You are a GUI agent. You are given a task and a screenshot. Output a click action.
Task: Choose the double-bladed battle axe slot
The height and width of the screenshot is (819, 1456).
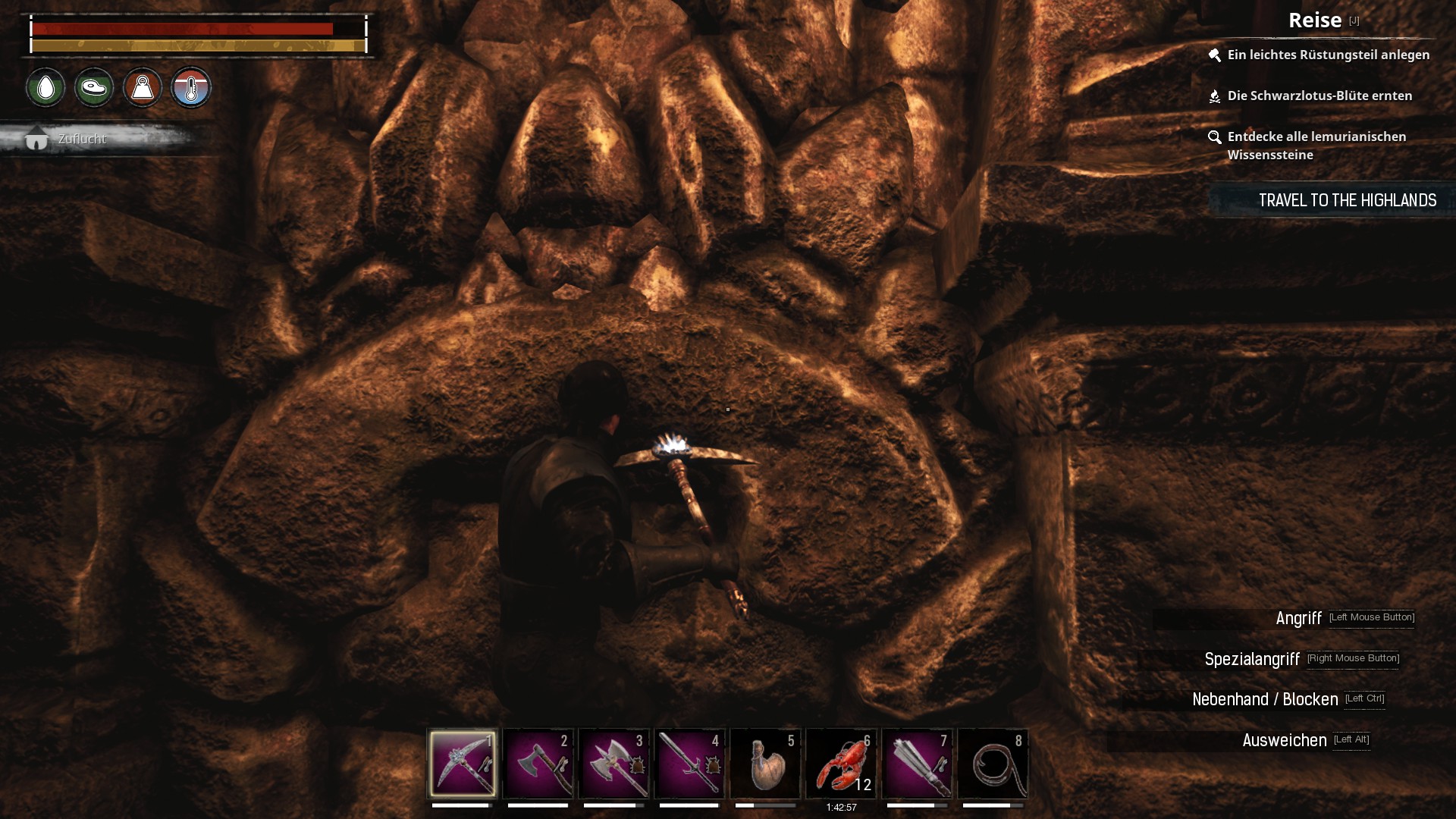pos(614,763)
